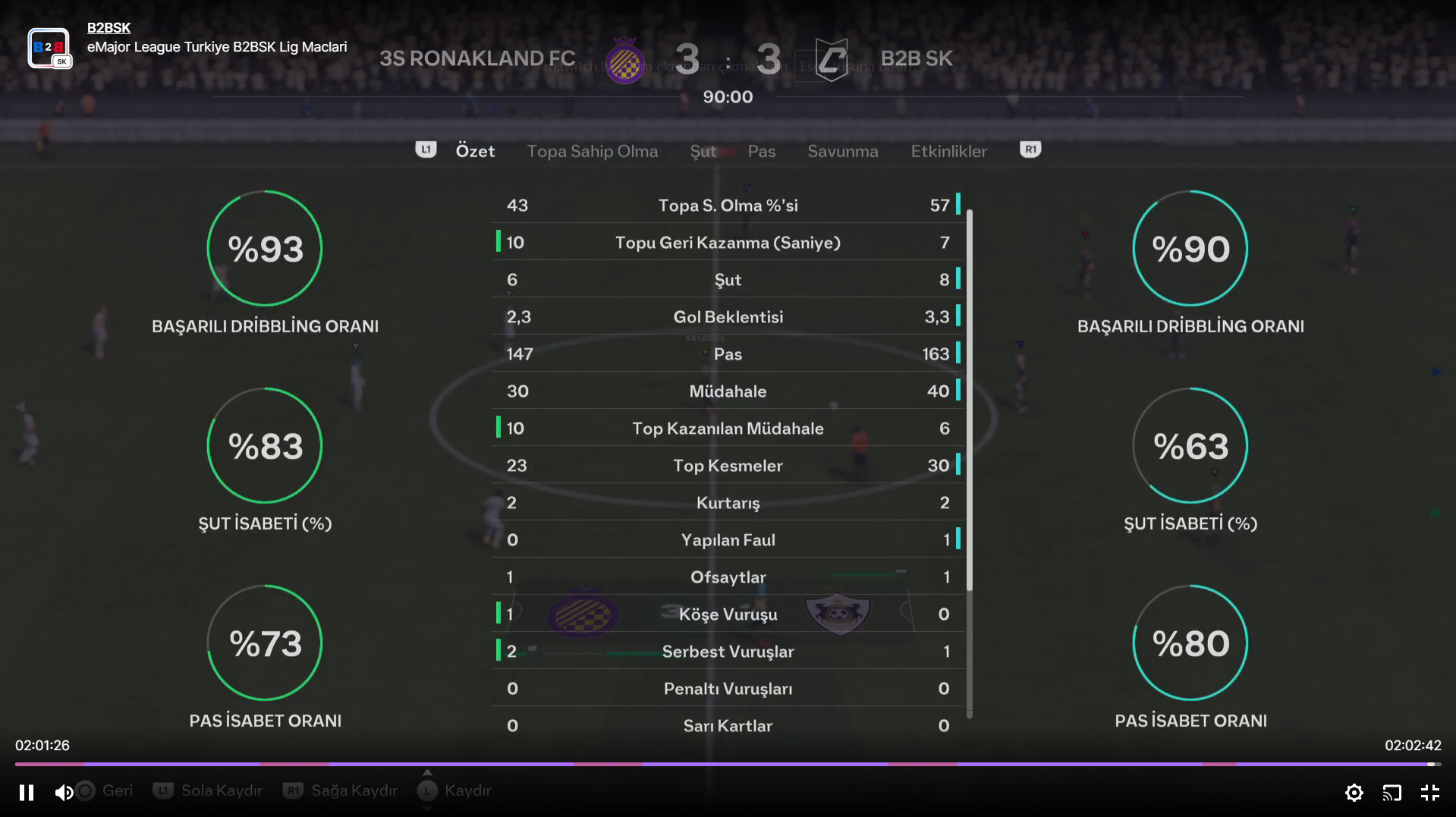Select the Şut stats tab
Image resolution: width=1456 pixels, height=817 pixels.
pos(703,151)
